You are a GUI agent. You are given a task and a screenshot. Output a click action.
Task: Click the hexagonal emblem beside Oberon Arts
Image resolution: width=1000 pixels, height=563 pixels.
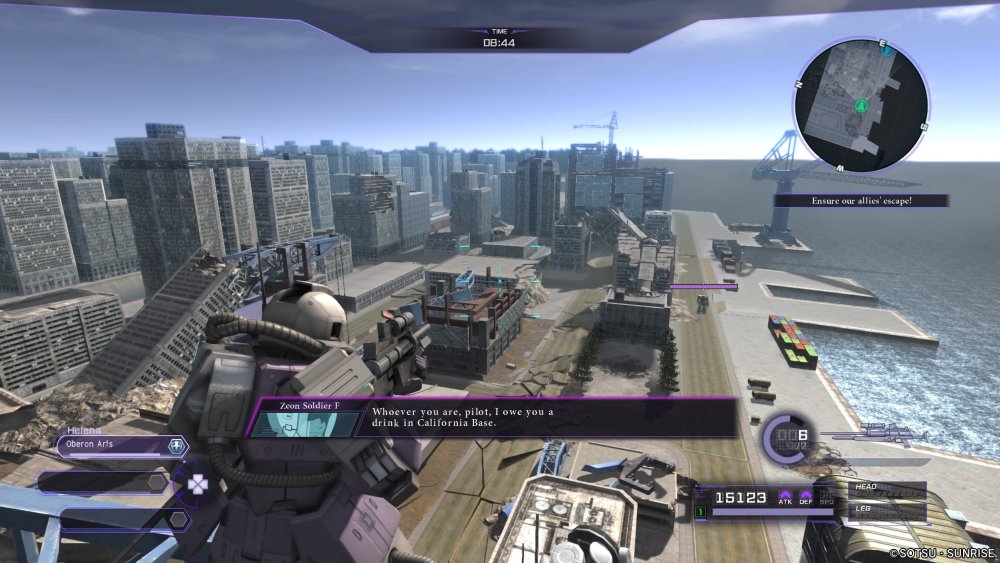[177, 446]
